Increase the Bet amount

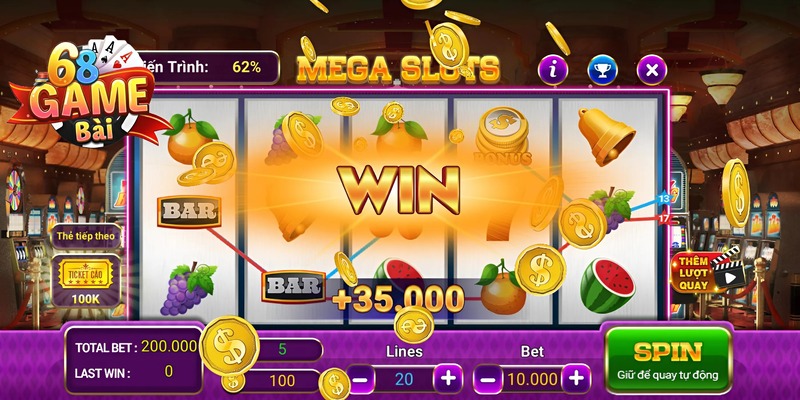pos(575,379)
